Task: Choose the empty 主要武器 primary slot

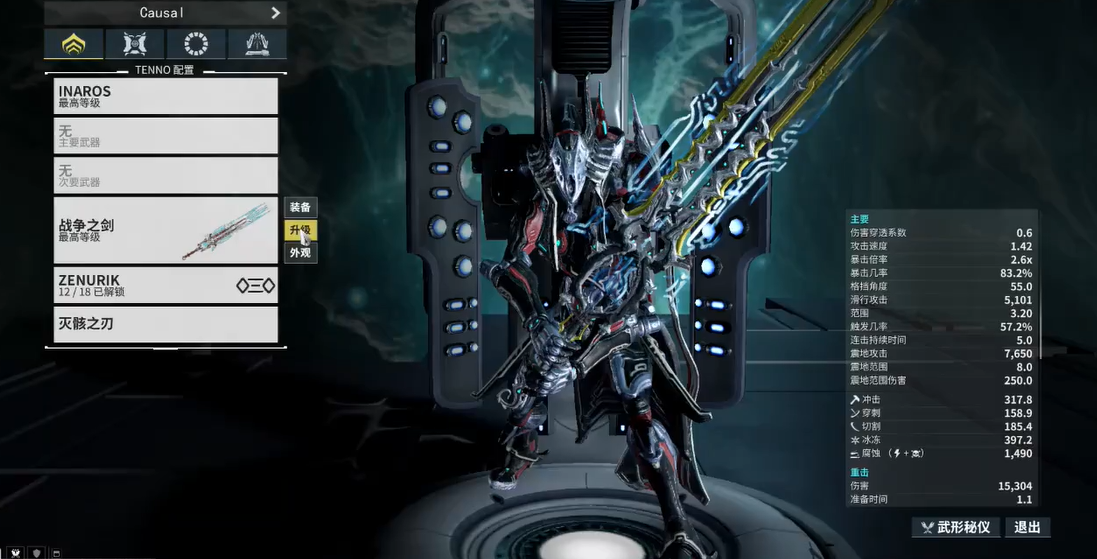Action: (x=165, y=136)
